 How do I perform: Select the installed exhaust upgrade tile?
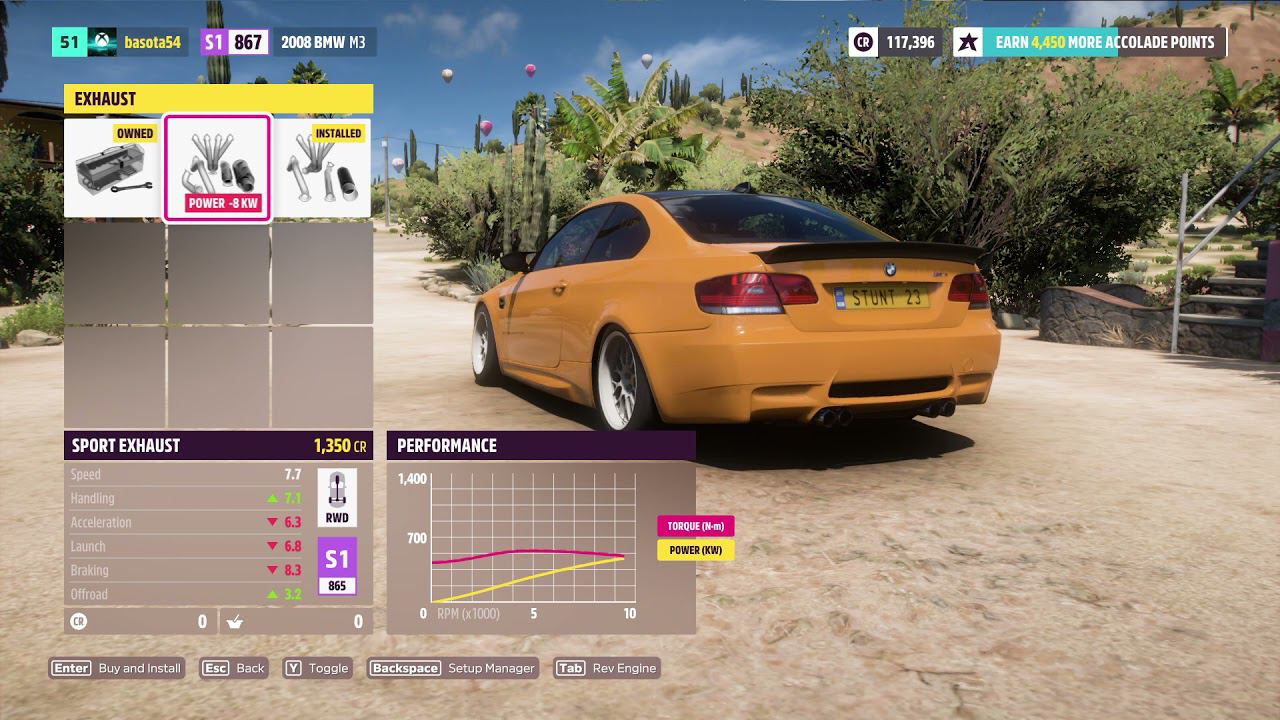(321, 168)
